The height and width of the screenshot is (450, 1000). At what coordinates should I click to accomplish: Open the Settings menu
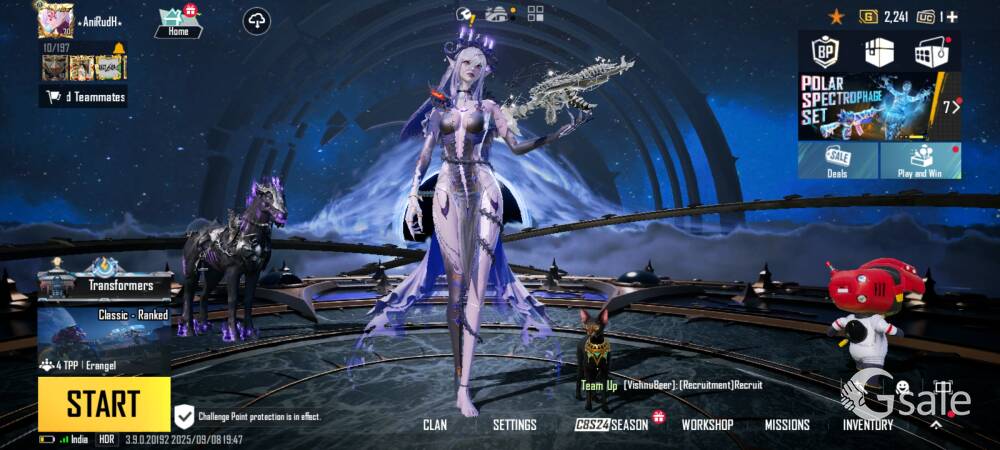[515, 425]
